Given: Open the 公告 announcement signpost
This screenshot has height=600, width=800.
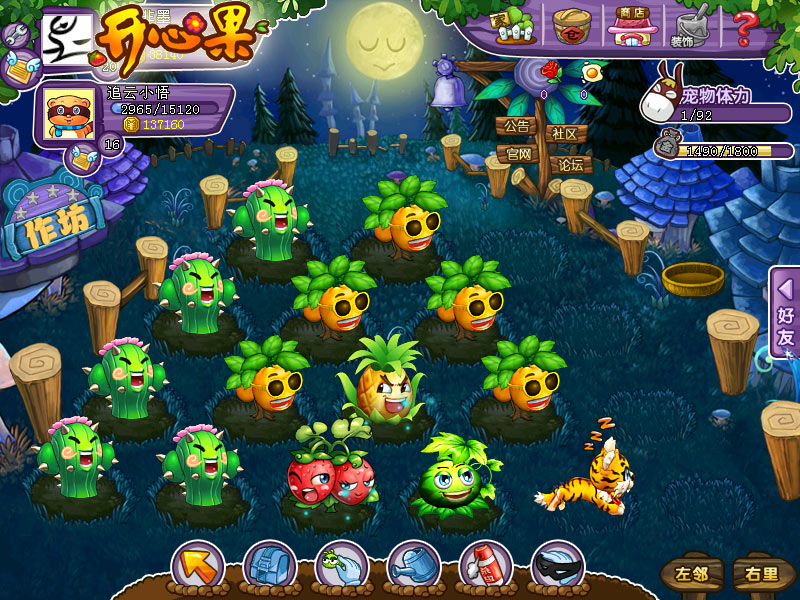Looking at the screenshot, I should (517, 127).
